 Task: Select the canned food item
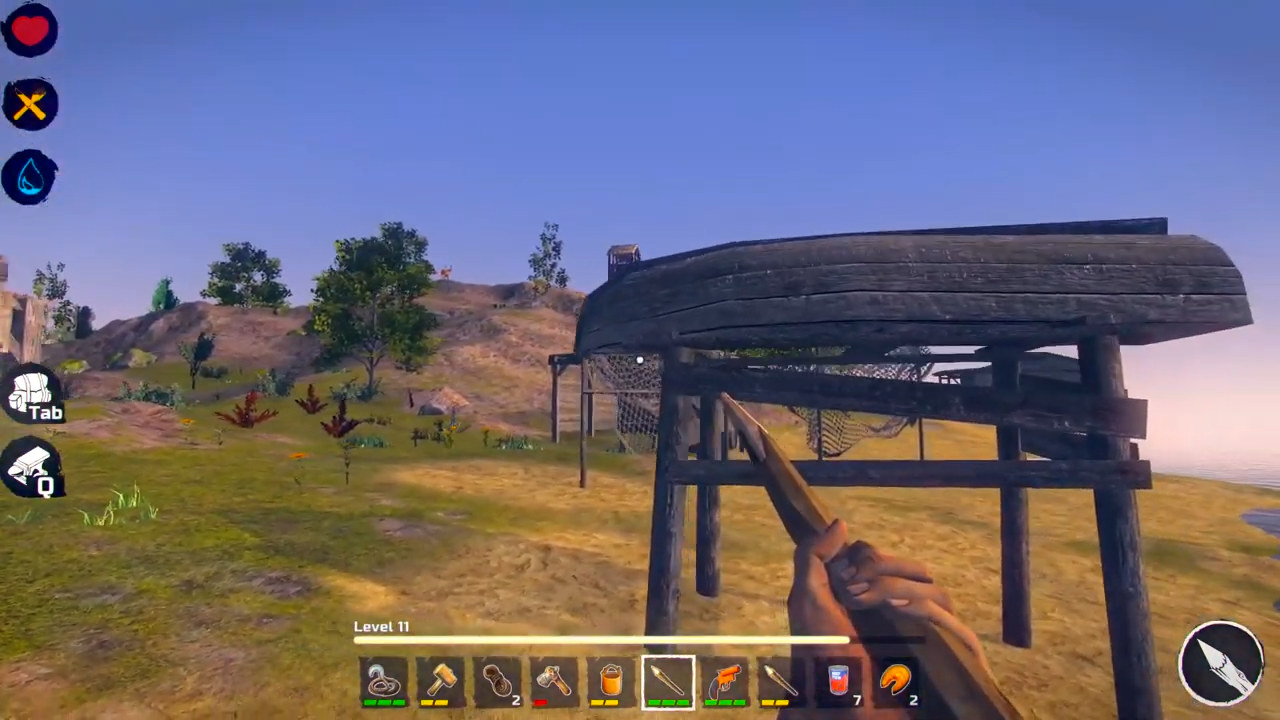pos(837,681)
